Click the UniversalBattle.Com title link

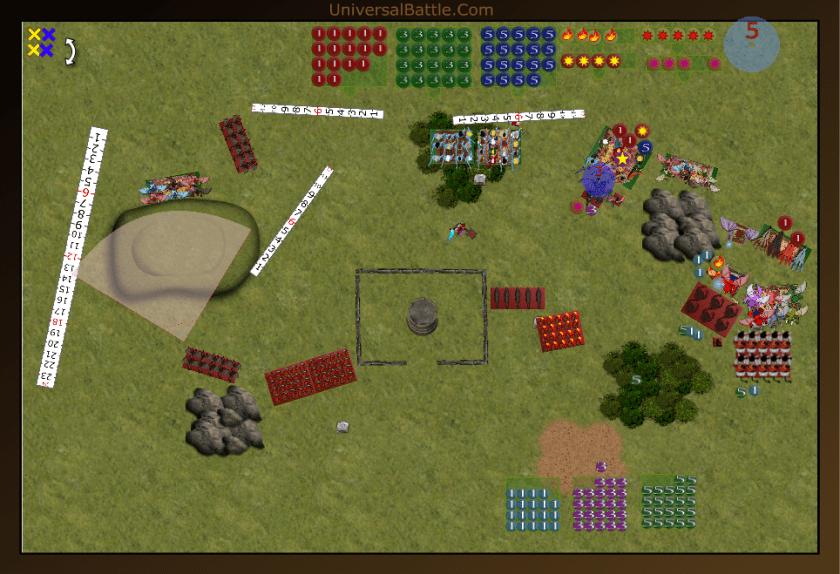[410, 10]
